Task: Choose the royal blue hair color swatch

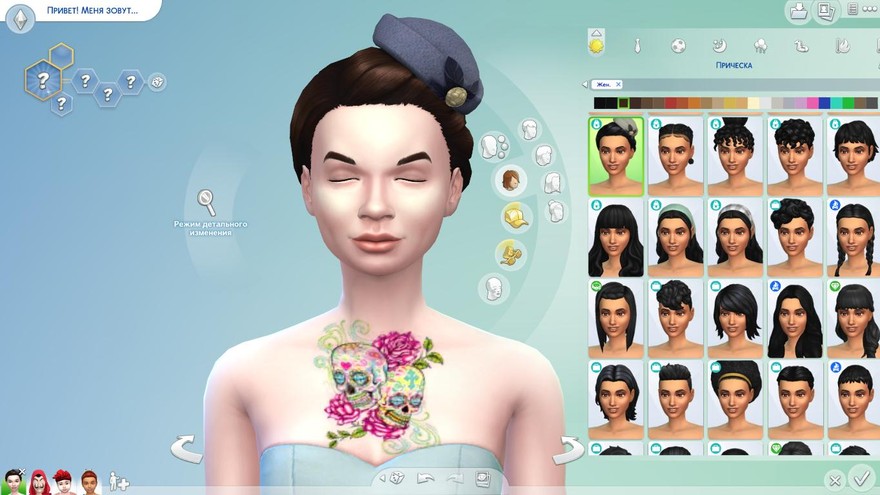Action: pyautogui.click(x=825, y=103)
